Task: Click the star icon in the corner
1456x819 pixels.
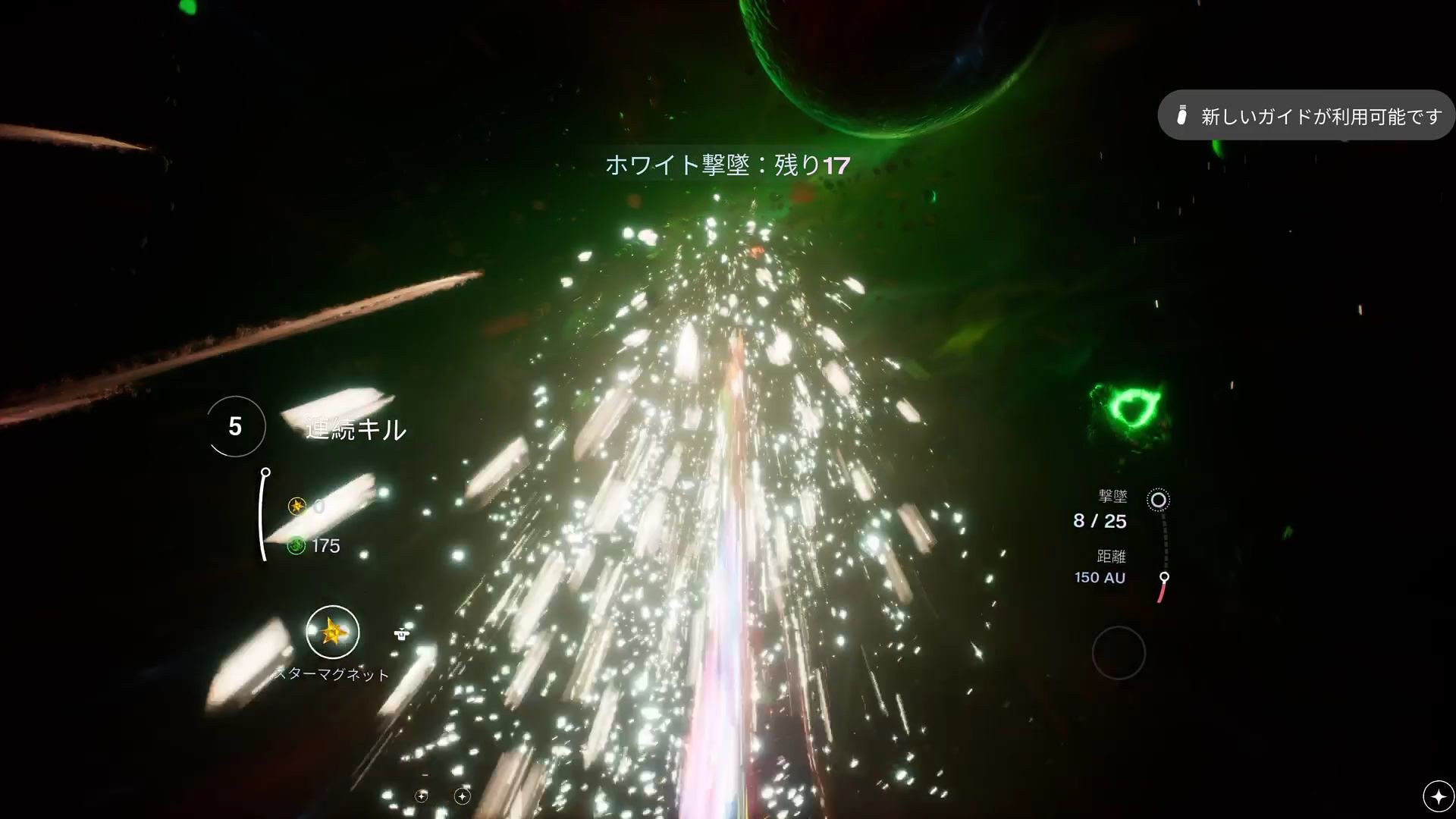Action: 1438,796
